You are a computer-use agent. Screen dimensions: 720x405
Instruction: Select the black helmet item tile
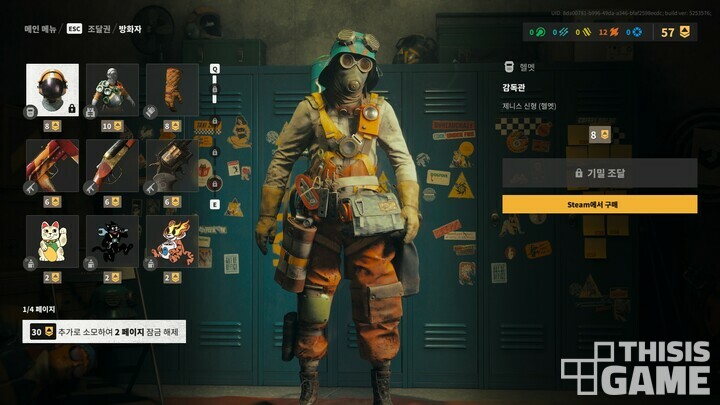pyautogui.click(x=52, y=91)
